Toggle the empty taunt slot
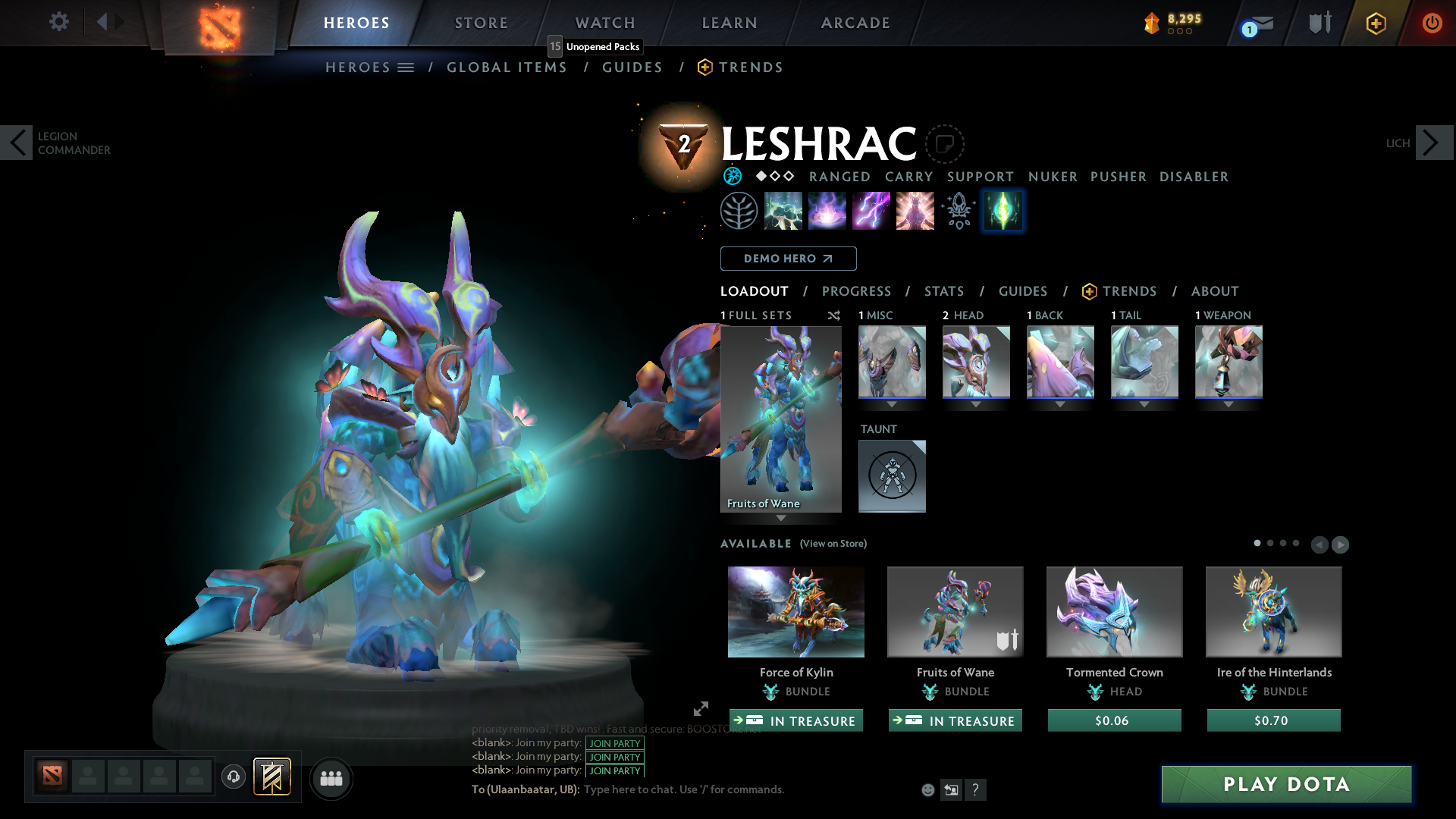The image size is (1456, 819). point(892,475)
